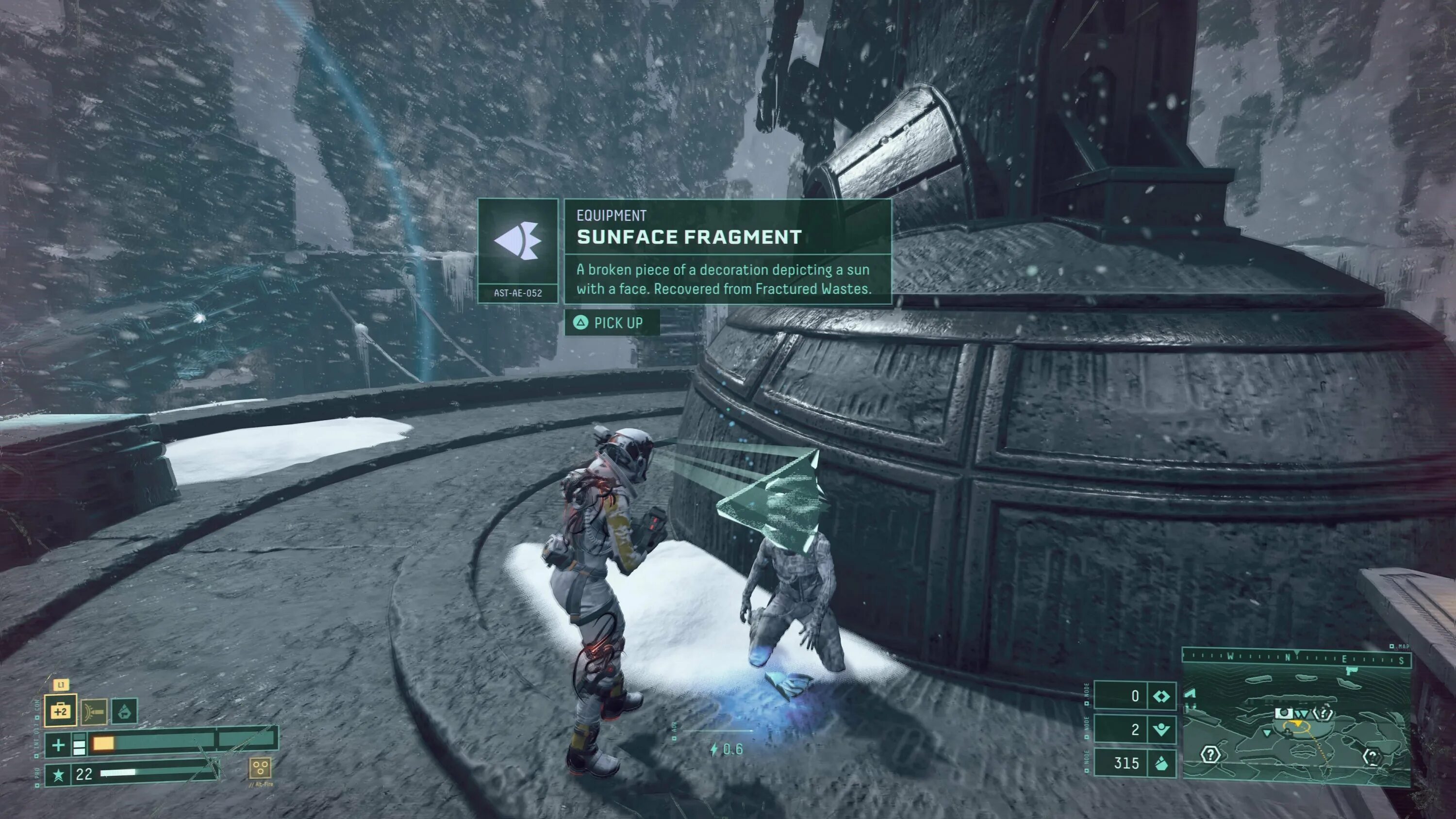Click the Sunface Fragment item icon
1456x819 pixels.
coord(518,242)
